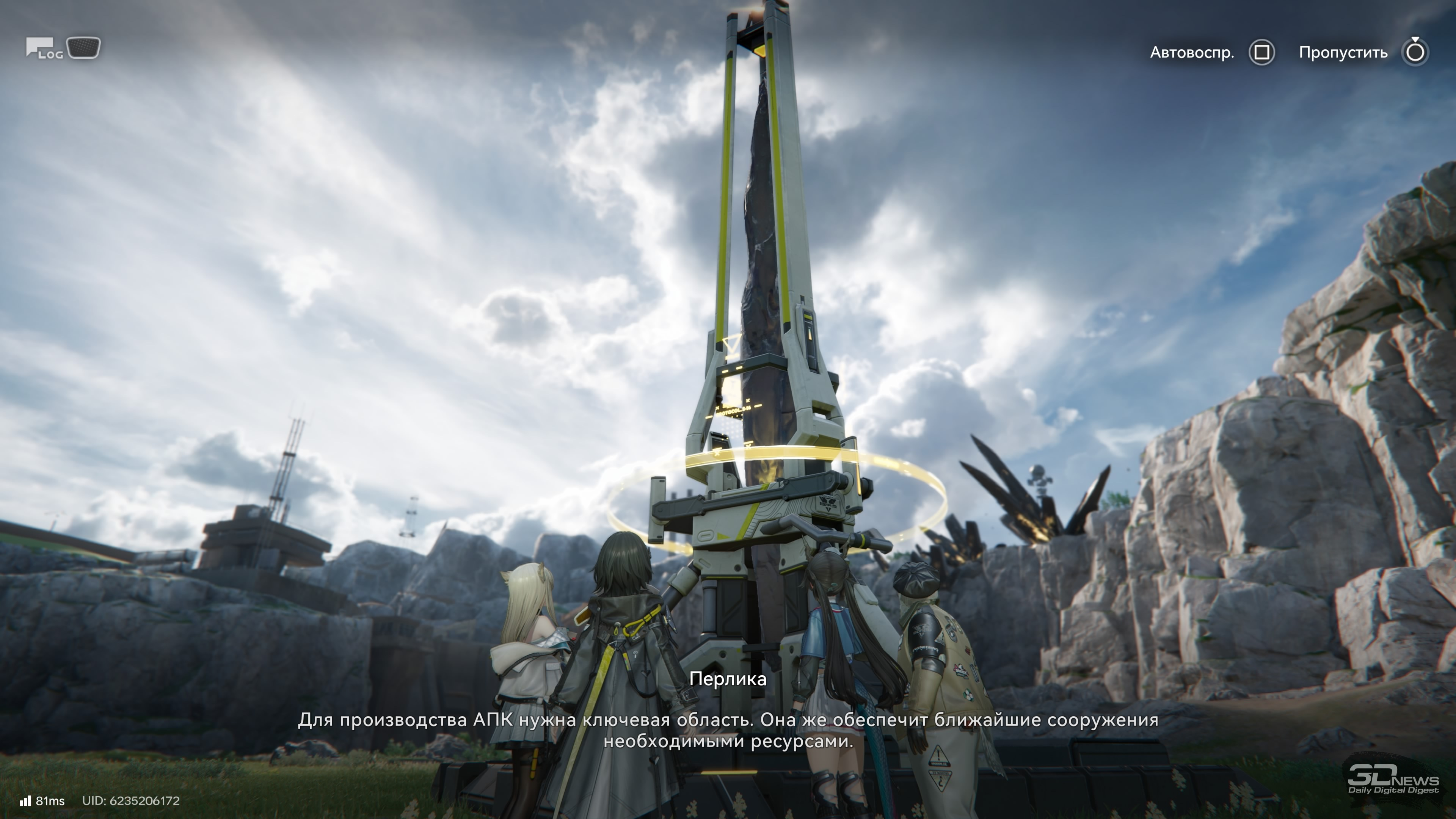Toggle the Автовоспр. autoplay option
The width and height of the screenshot is (1456, 819).
coord(1261,53)
